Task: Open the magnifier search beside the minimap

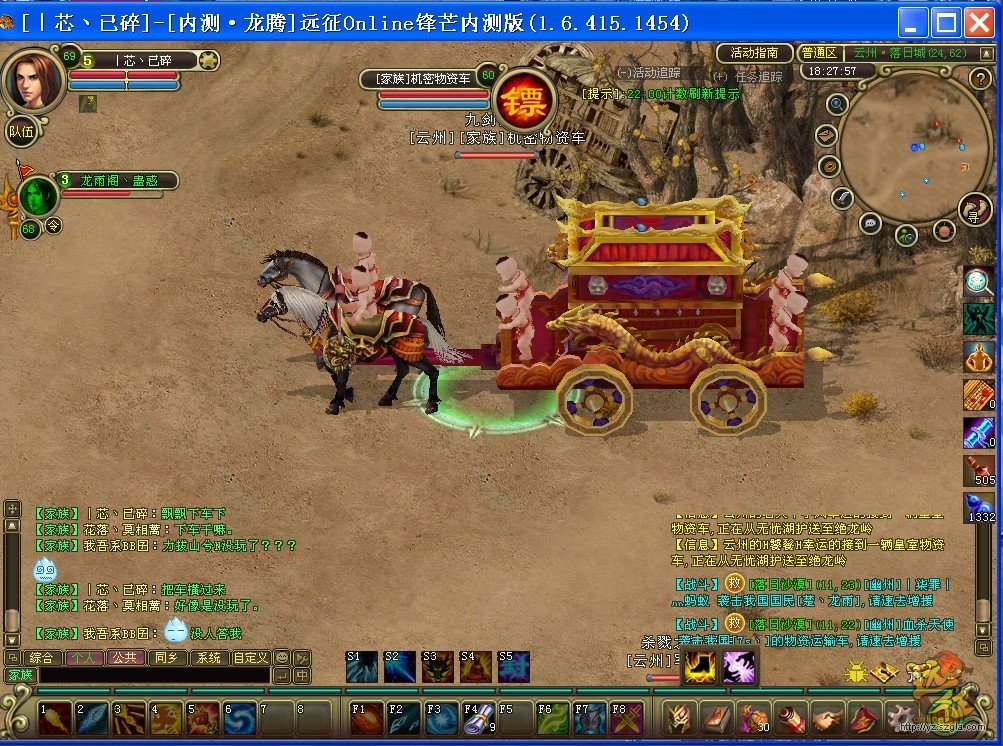Action: point(837,104)
